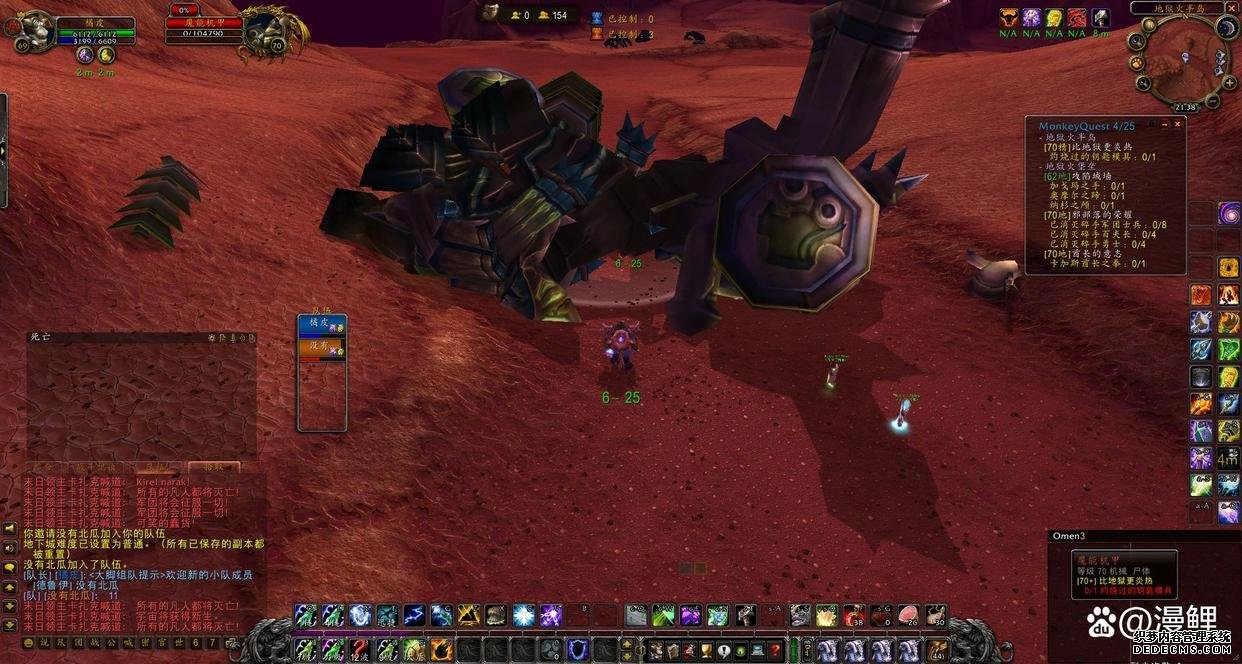Use the pink meat food item
This screenshot has width=1242, height=664.
908,615
